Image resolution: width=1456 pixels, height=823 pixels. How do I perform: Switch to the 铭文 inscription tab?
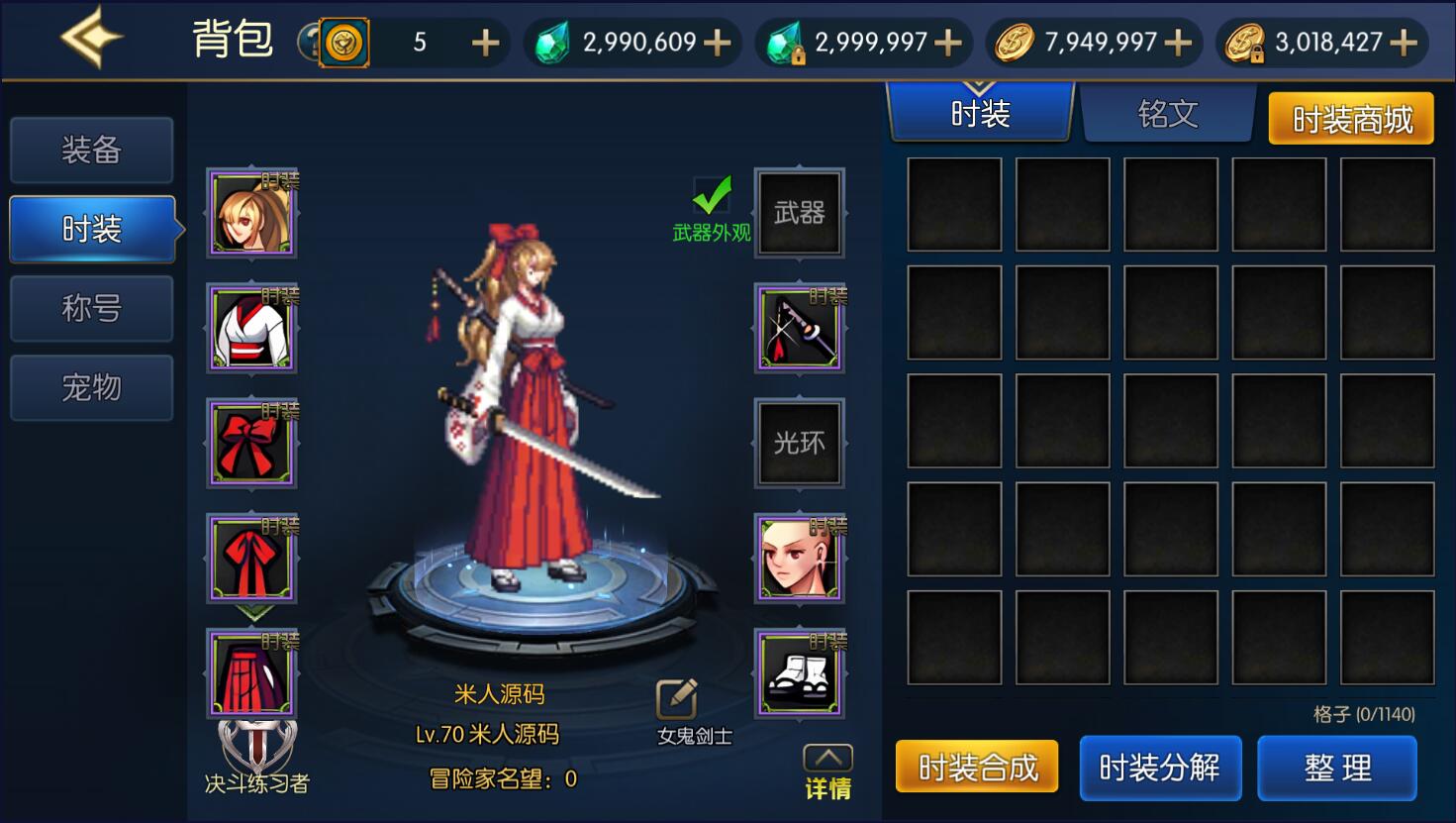1168,115
